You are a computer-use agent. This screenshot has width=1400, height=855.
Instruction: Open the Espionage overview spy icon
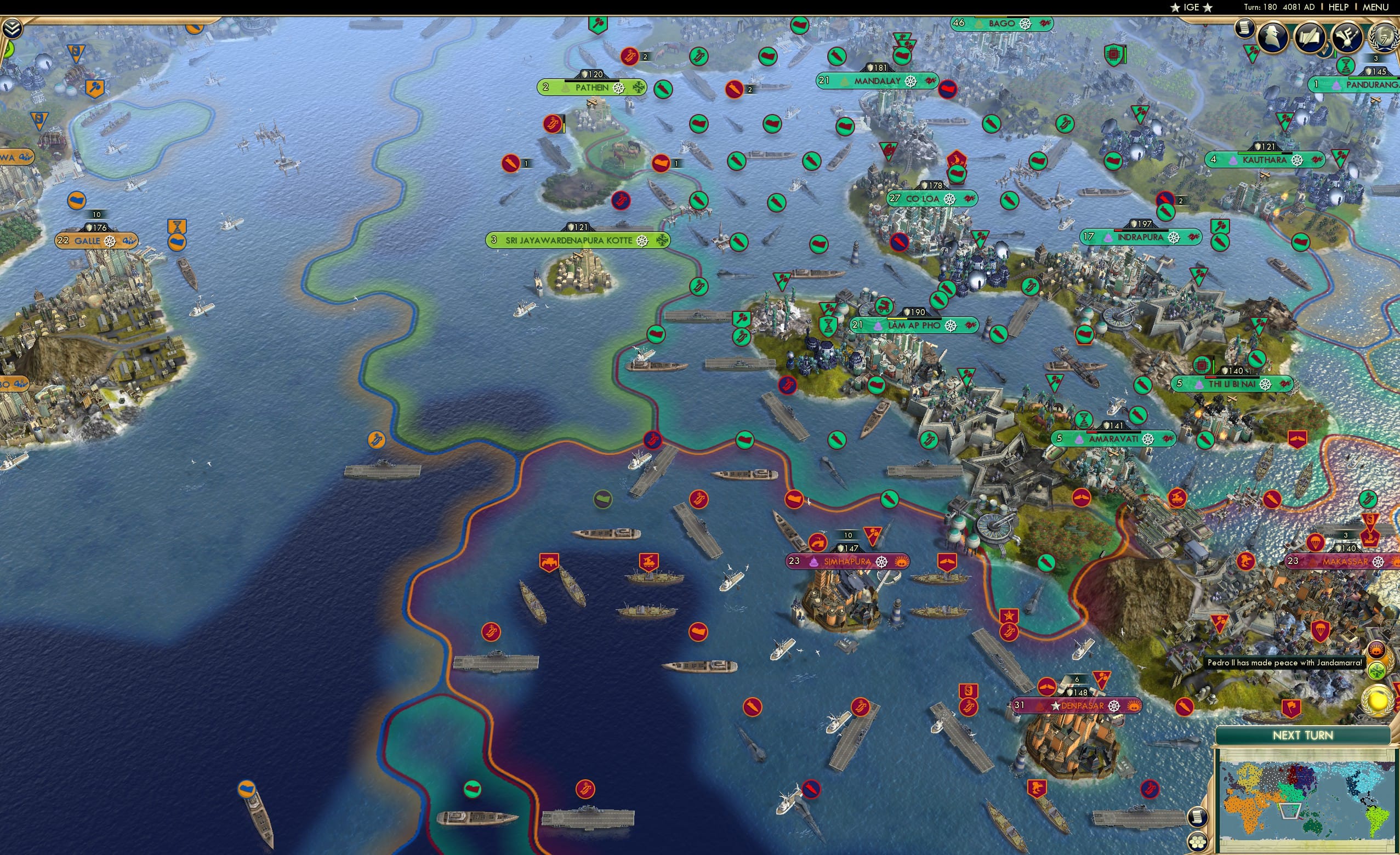(1273, 36)
